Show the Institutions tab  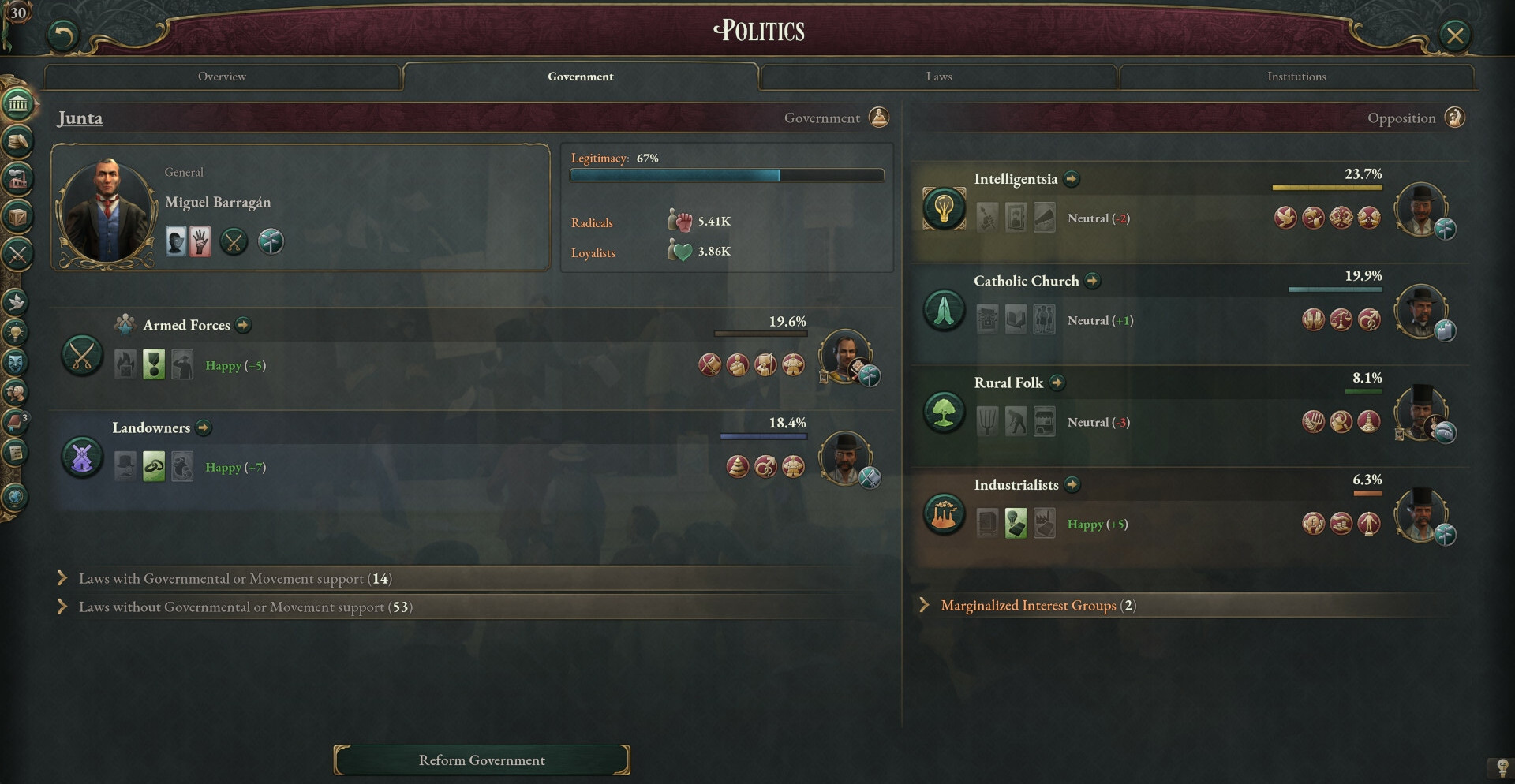1296,77
